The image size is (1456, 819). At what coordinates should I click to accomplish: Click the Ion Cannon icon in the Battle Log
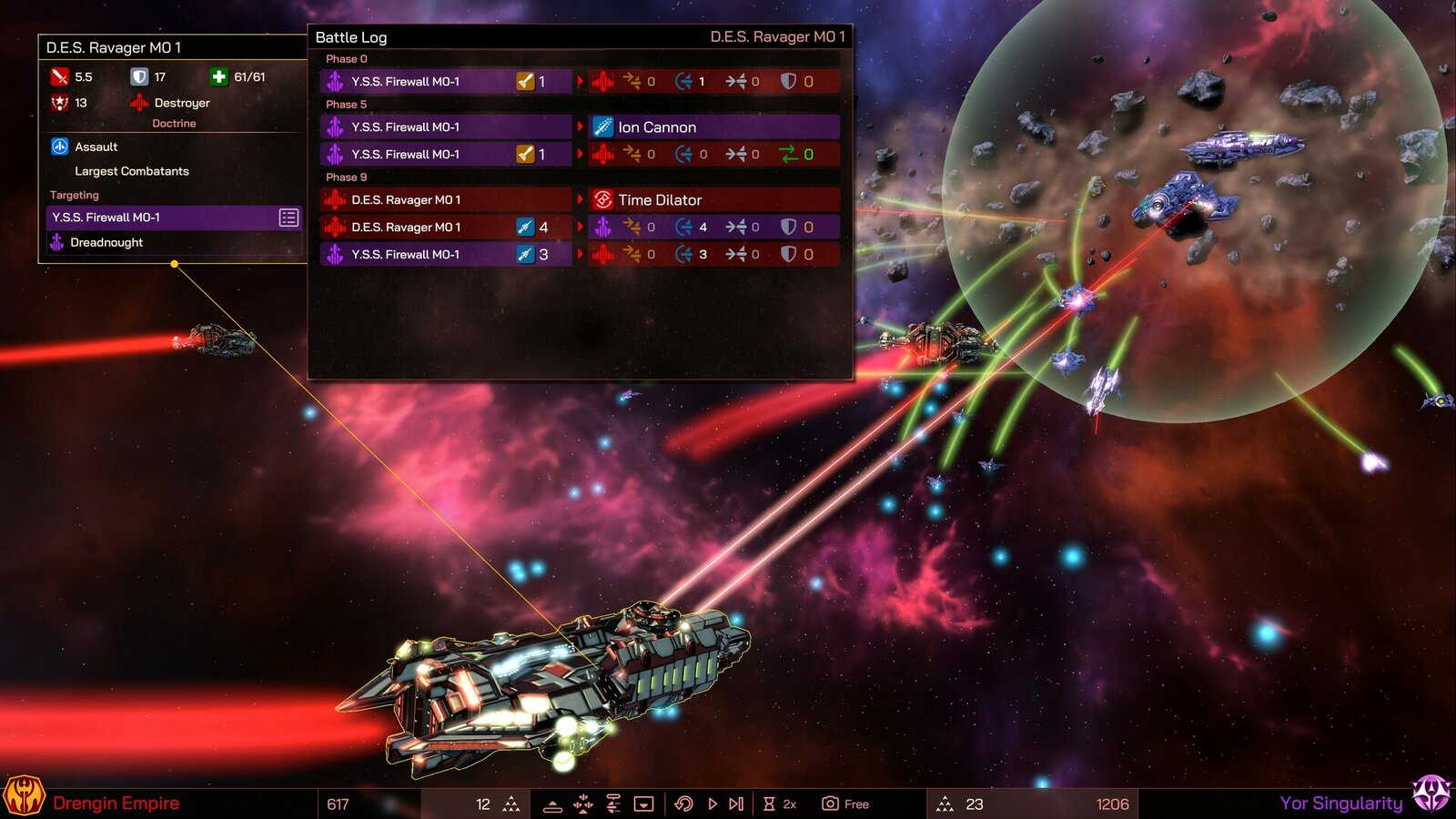click(x=602, y=126)
